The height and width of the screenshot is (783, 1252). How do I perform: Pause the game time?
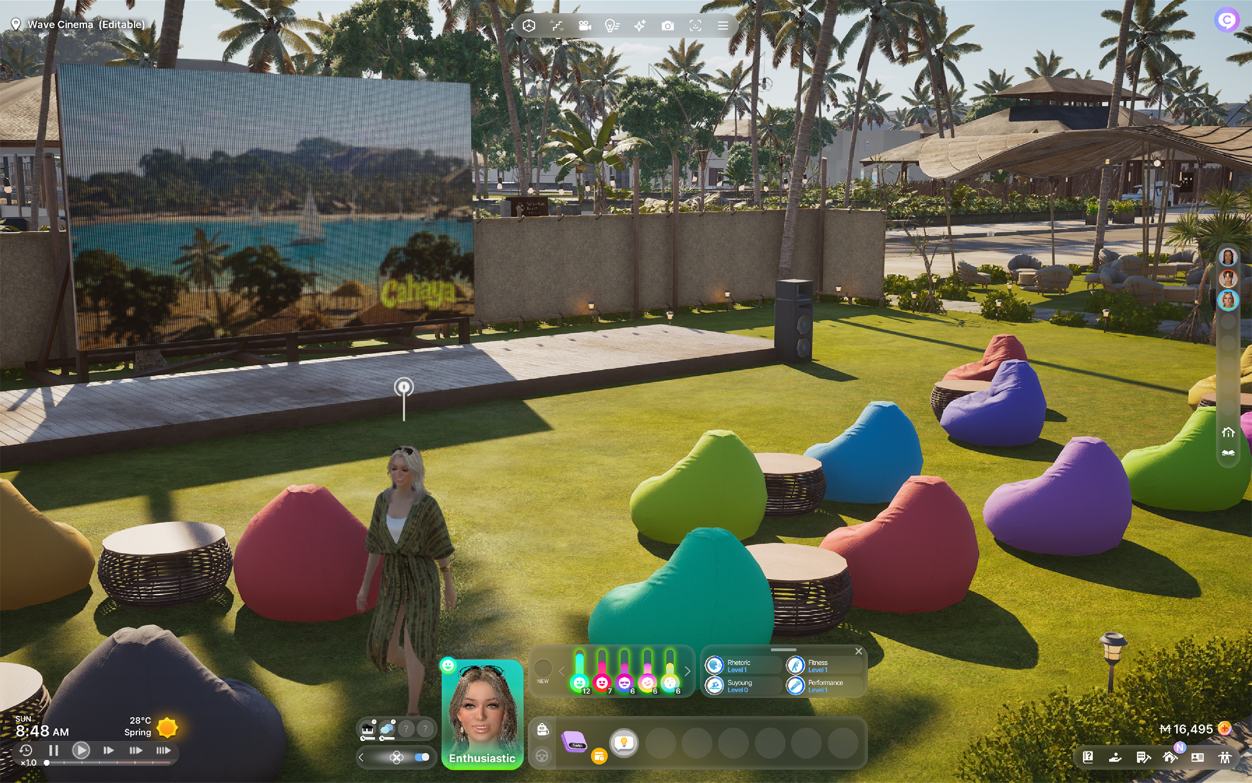pos(54,750)
